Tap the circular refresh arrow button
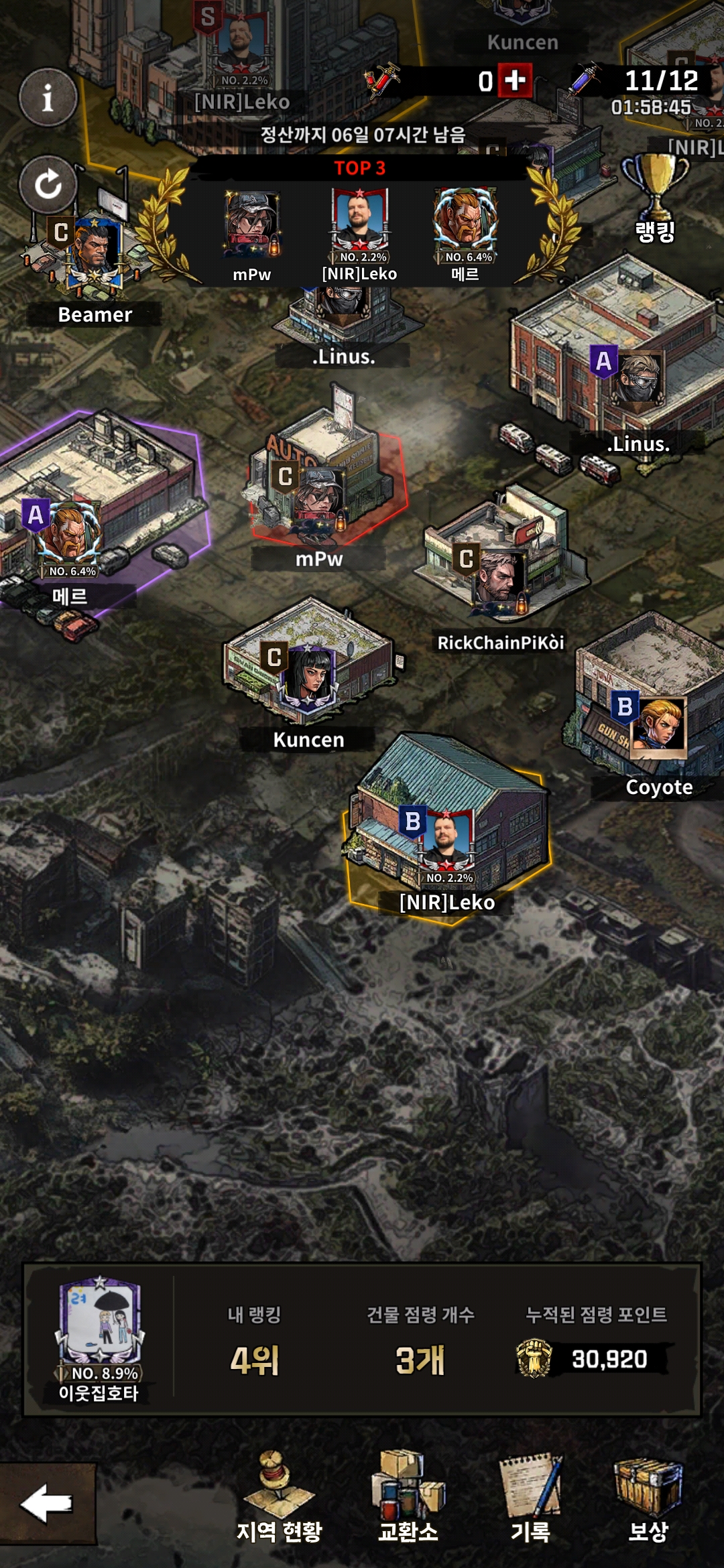 [48, 184]
